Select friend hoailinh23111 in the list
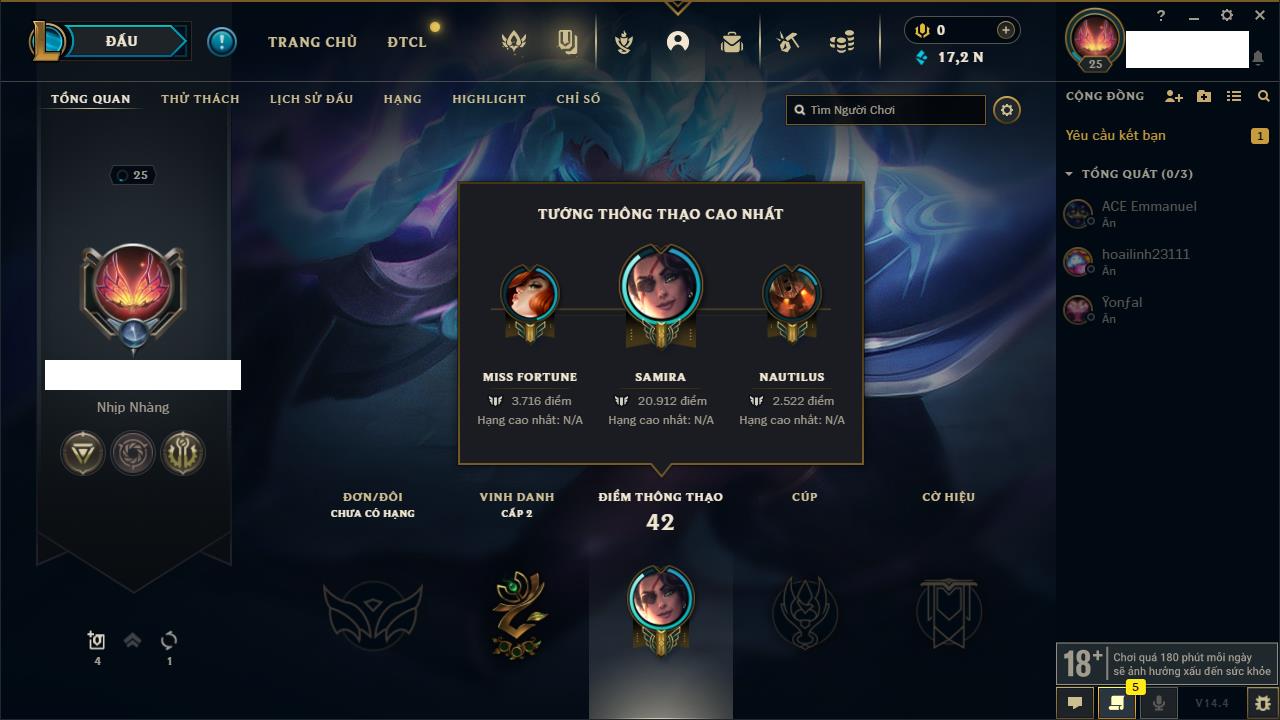Viewport: 1280px width, 720px height. [x=1145, y=255]
